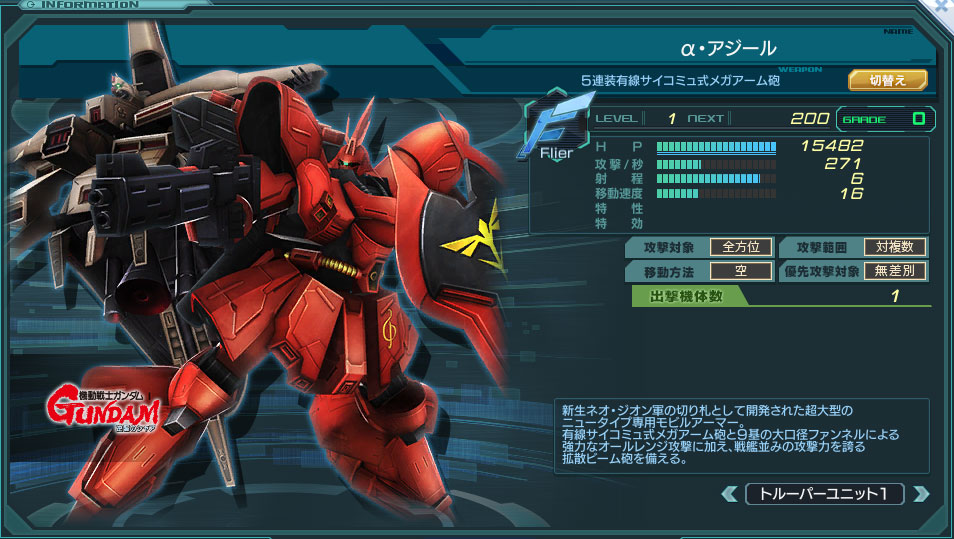Screen dimensions: 954x539
Task: Click the gold 切替え weapon switch button
Action: (887, 80)
